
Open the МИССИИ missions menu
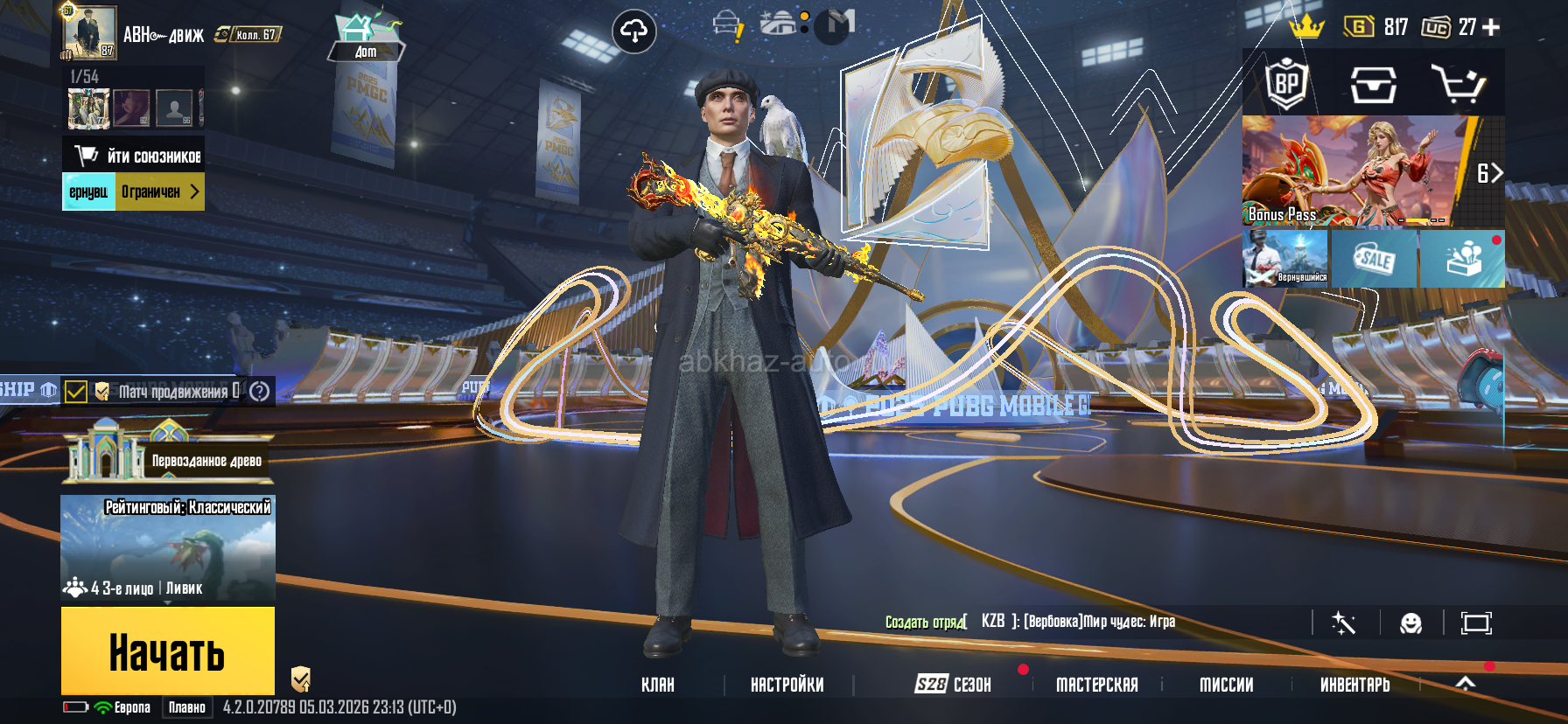[x=1226, y=685]
